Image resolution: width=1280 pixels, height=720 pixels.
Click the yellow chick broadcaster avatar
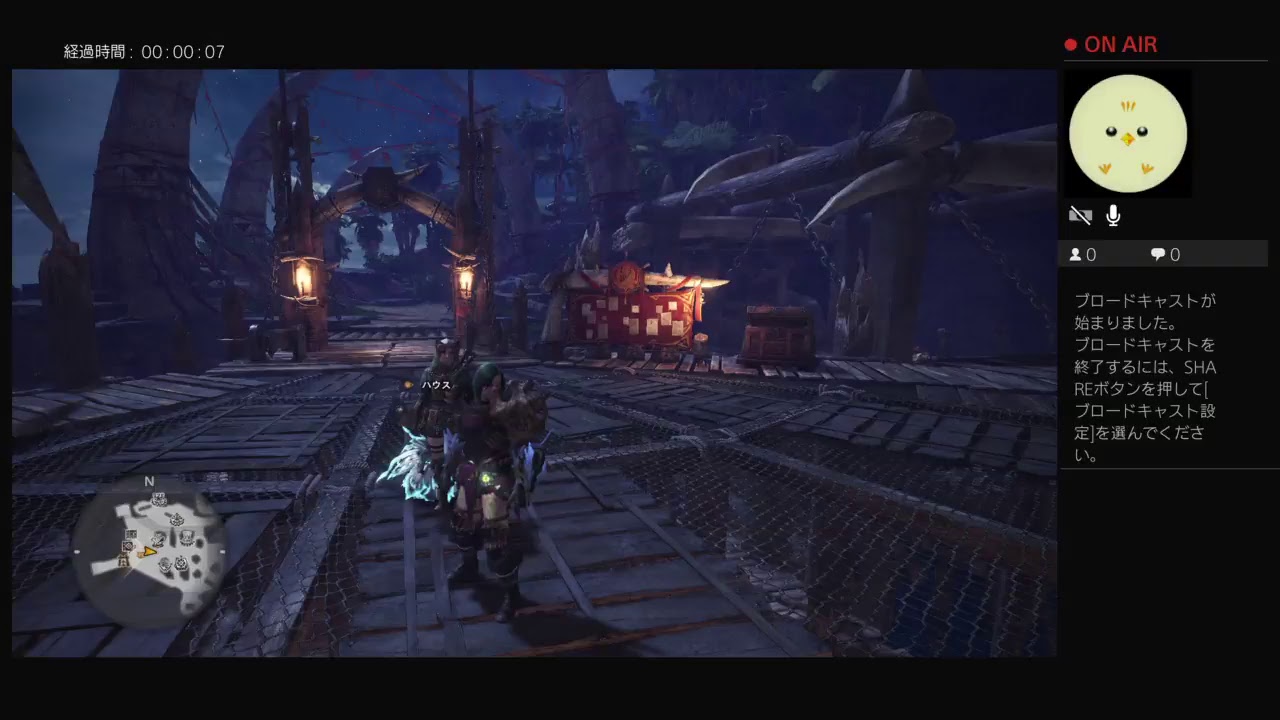(1127, 134)
